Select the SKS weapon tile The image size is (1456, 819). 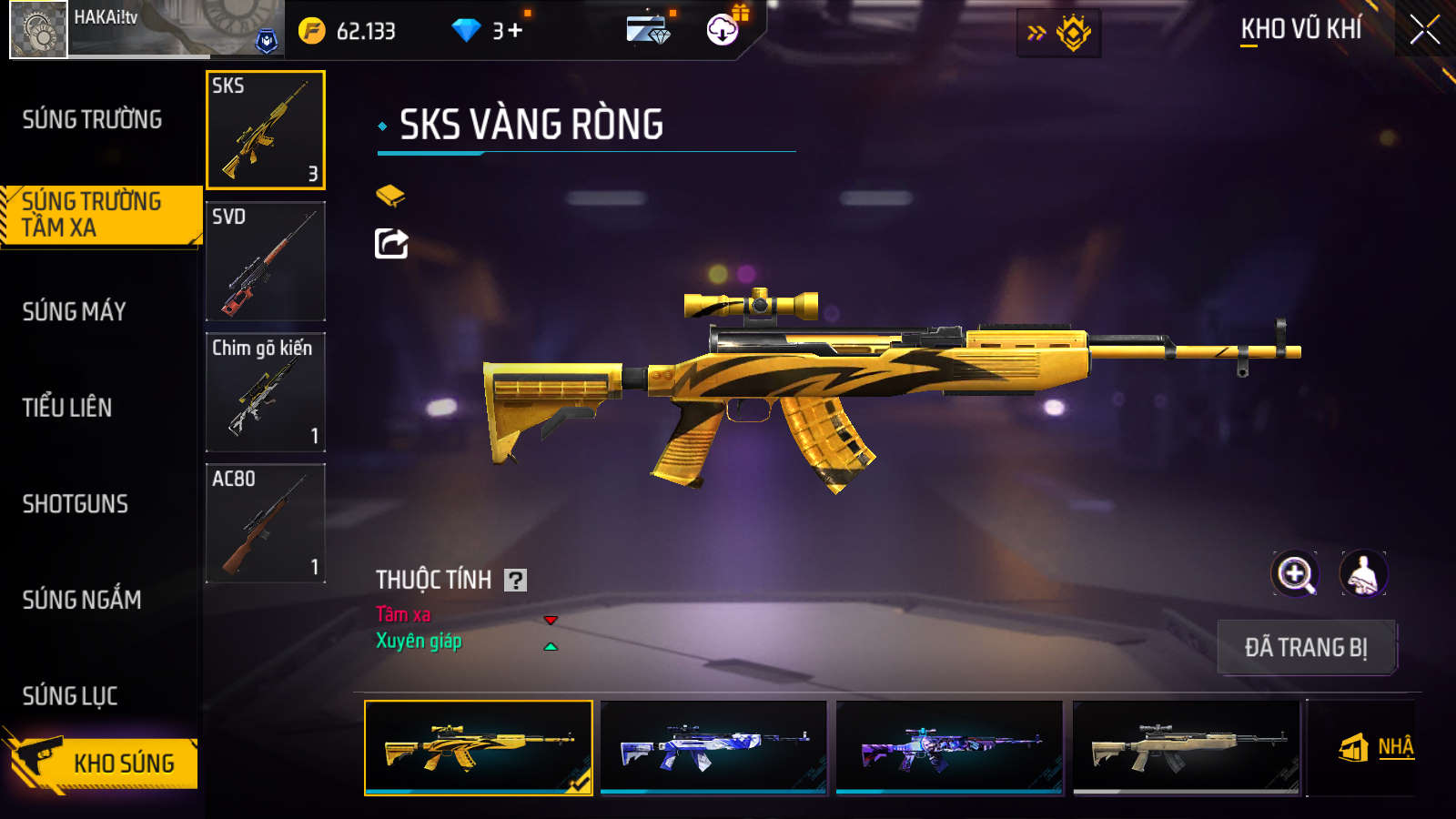[266, 130]
